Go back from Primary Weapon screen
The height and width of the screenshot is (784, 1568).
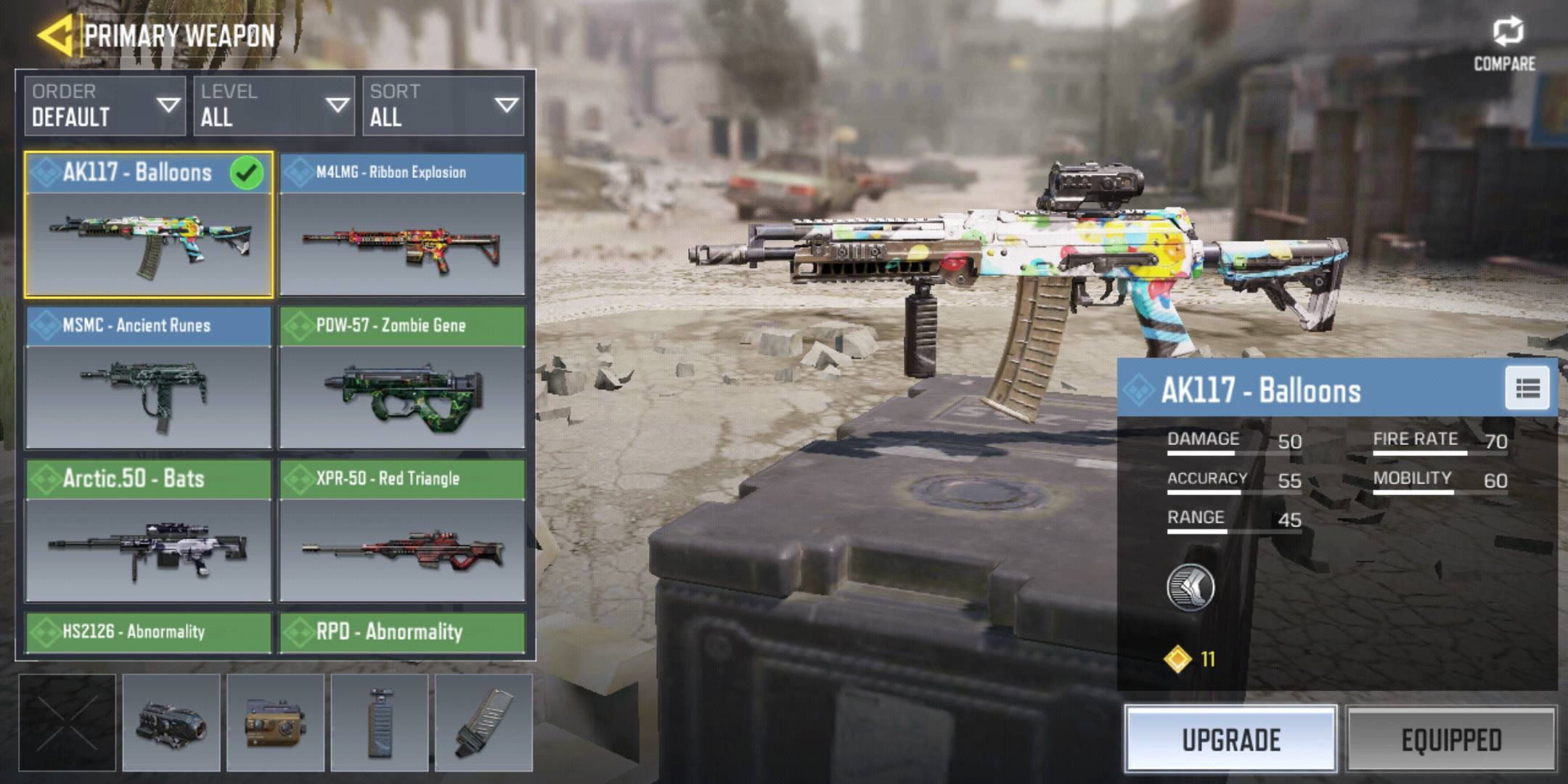click(55, 35)
